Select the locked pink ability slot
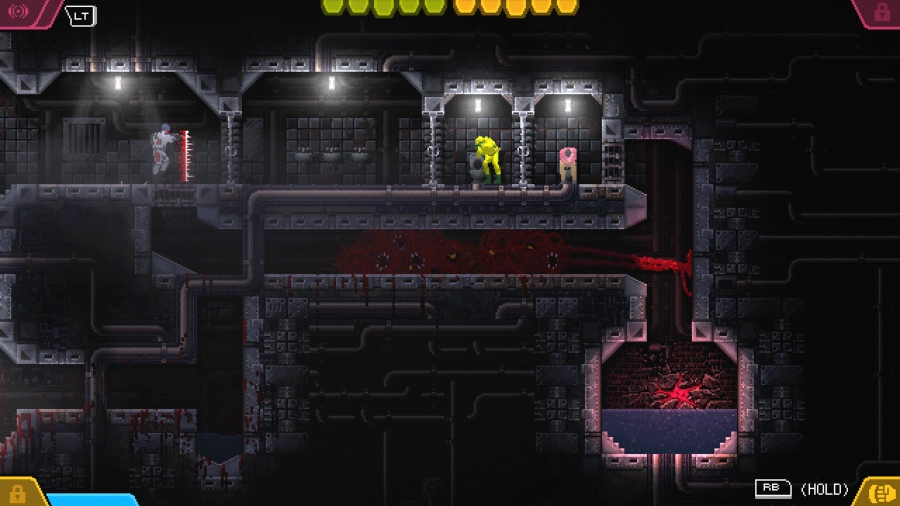Viewport: 900px width, 506px height. (882, 11)
